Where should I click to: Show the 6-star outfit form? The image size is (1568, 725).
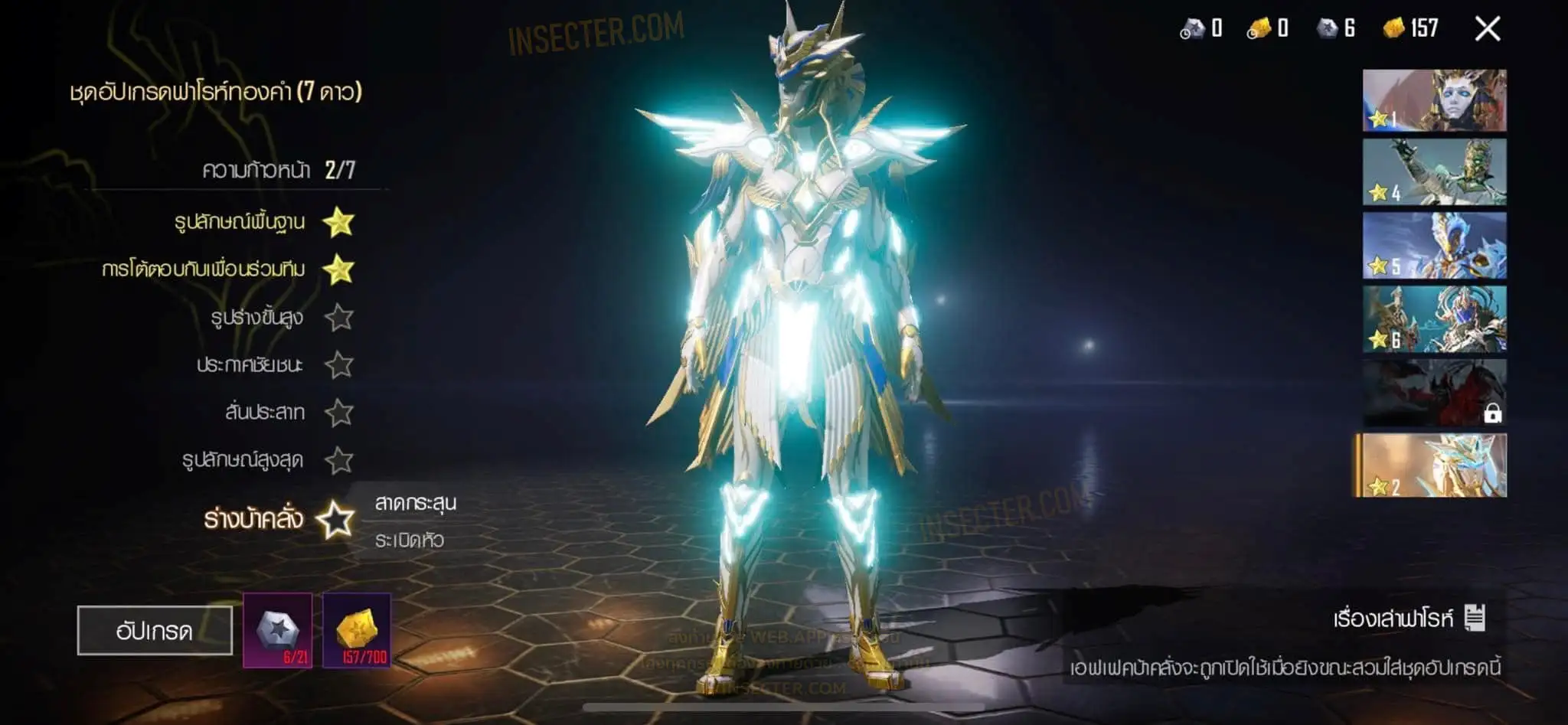tap(1434, 319)
